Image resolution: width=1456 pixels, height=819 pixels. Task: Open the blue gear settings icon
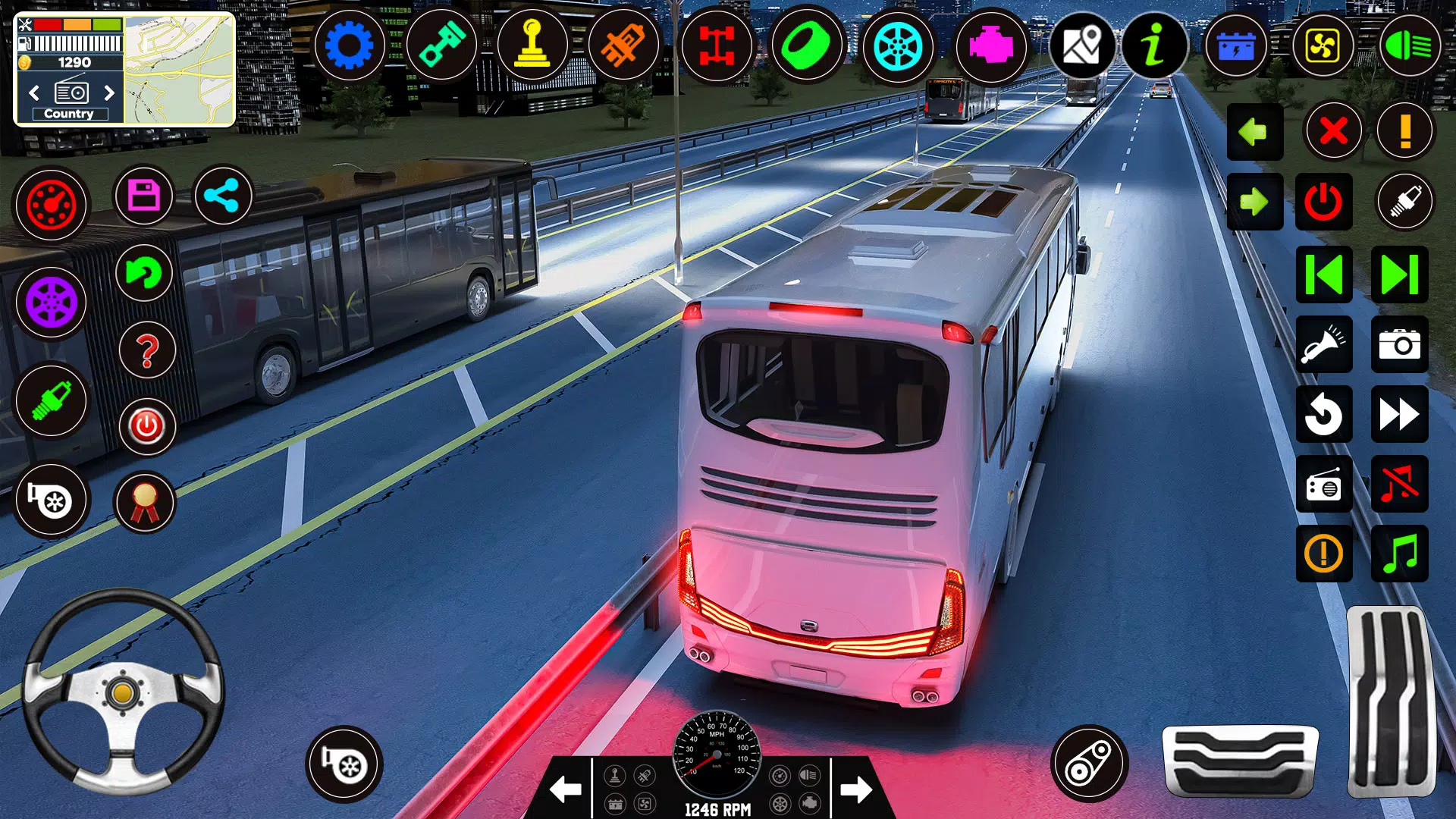pyautogui.click(x=349, y=47)
